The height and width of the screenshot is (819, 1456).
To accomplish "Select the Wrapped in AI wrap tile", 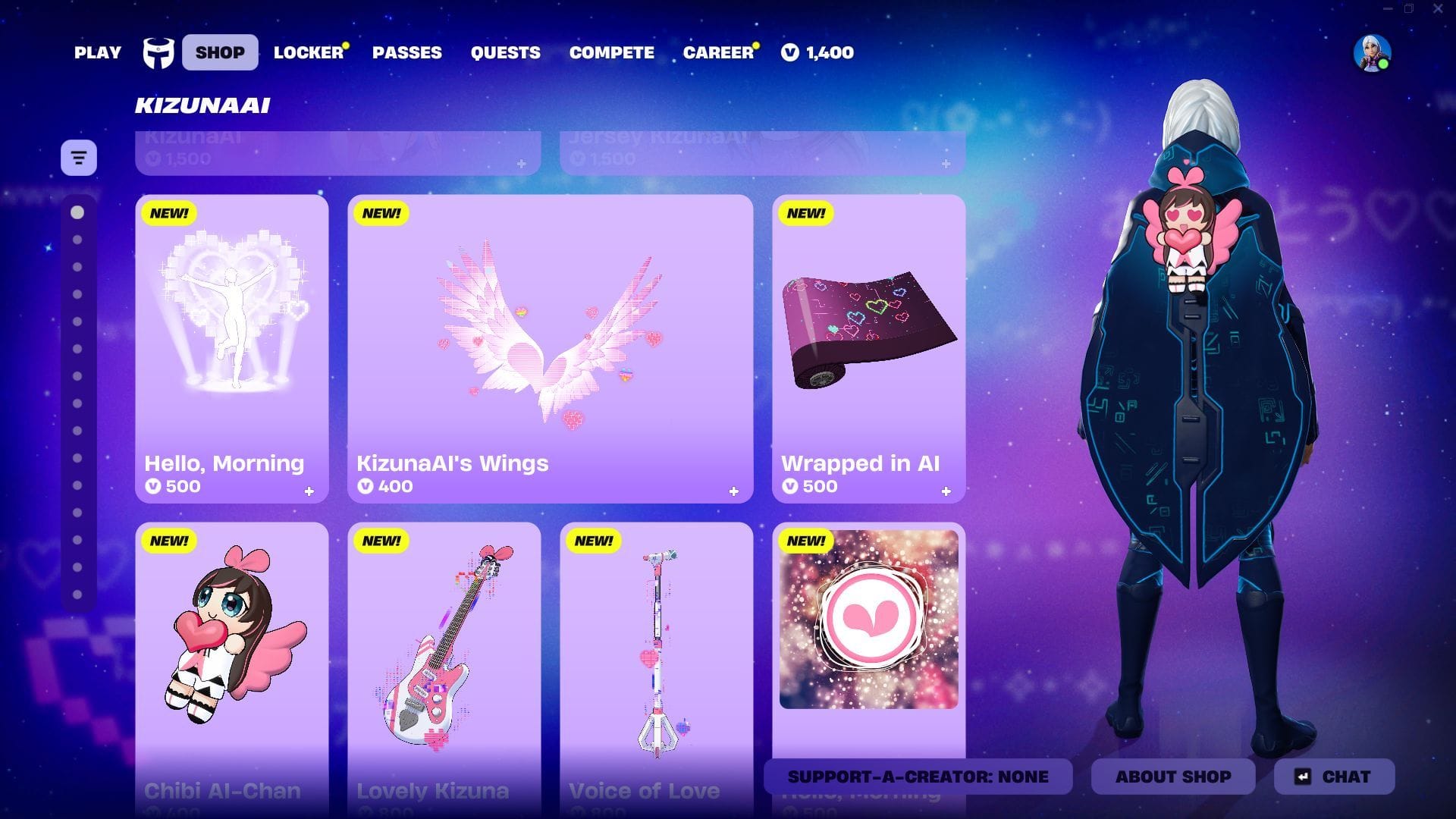I will [x=868, y=349].
